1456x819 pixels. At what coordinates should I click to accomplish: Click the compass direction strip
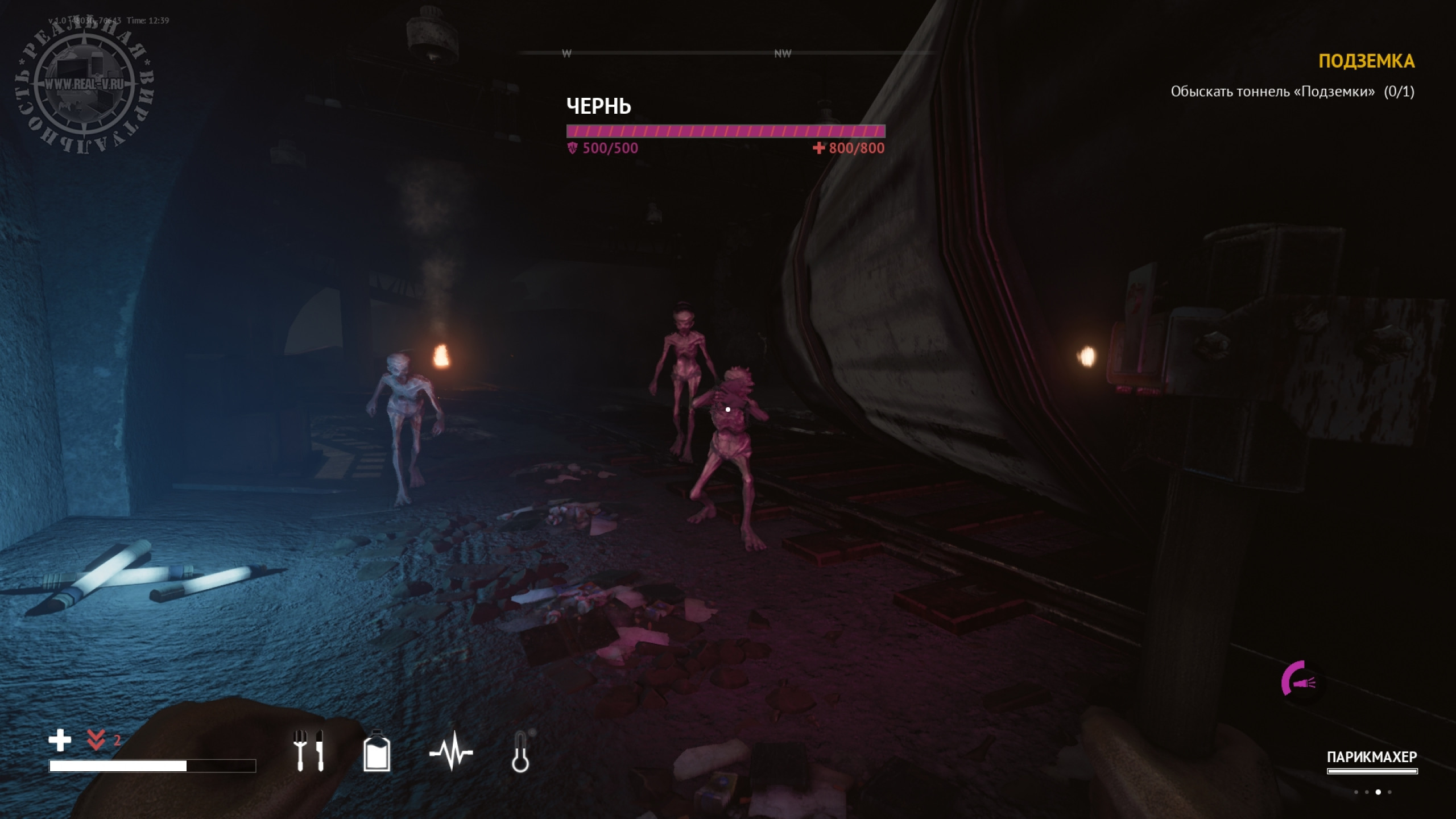click(x=727, y=53)
